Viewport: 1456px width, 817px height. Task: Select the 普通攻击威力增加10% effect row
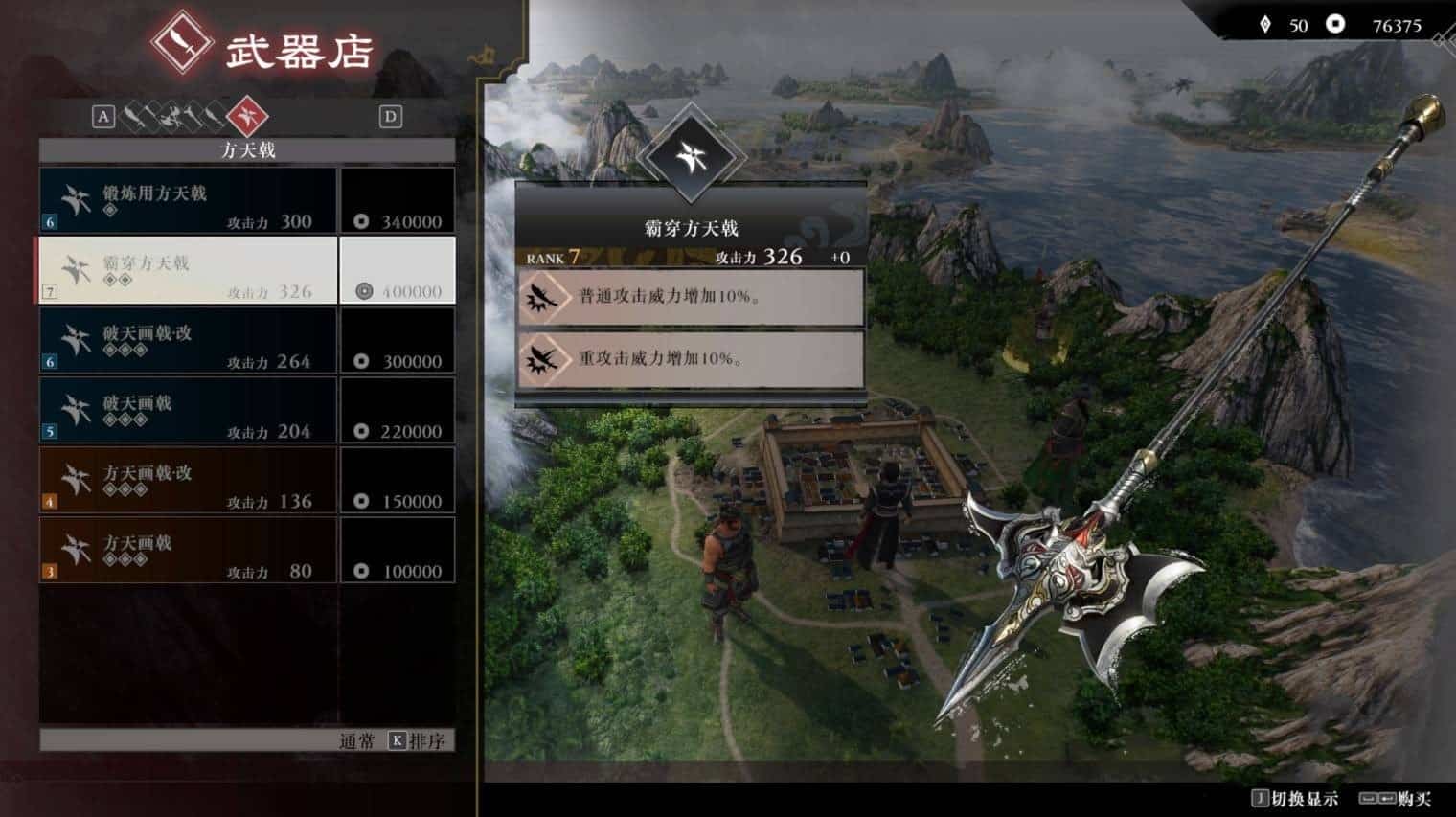pos(691,297)
